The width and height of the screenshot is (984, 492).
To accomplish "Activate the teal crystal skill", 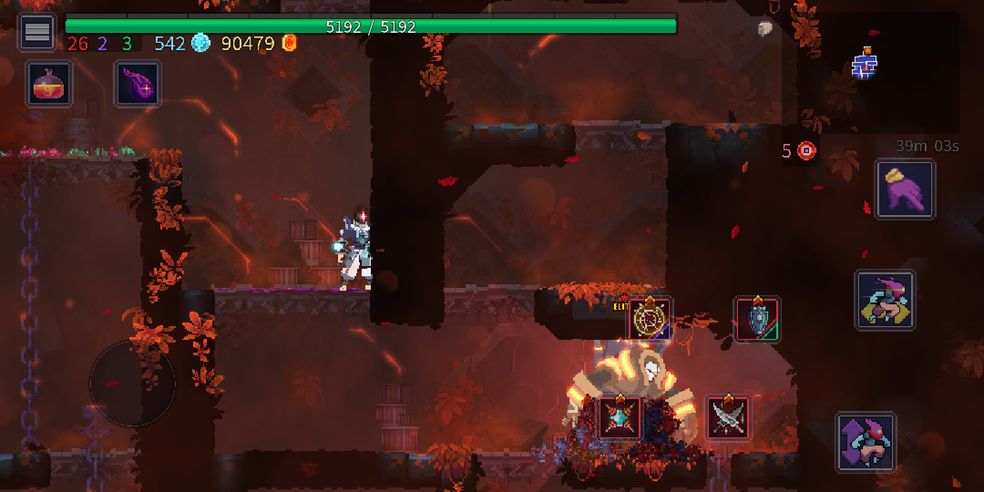I will coord(619,417).
